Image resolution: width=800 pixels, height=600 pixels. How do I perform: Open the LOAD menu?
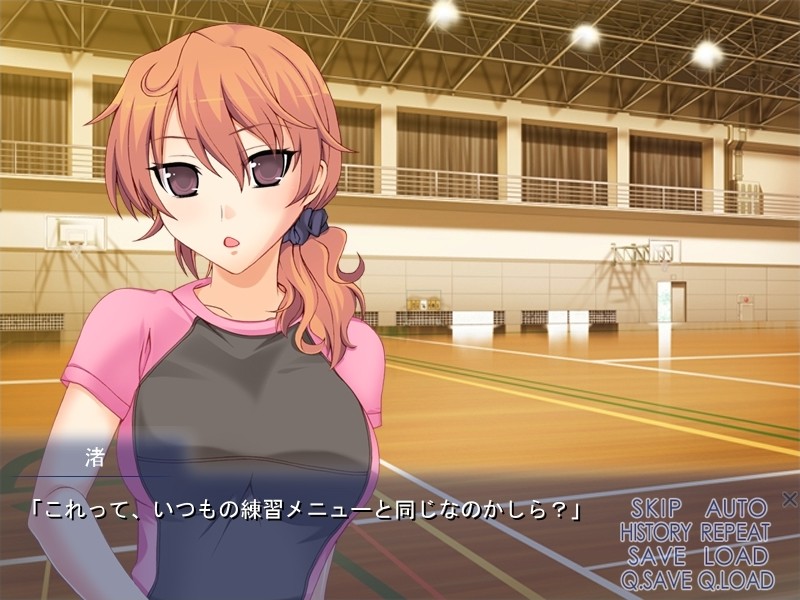[x=735, y=556]
